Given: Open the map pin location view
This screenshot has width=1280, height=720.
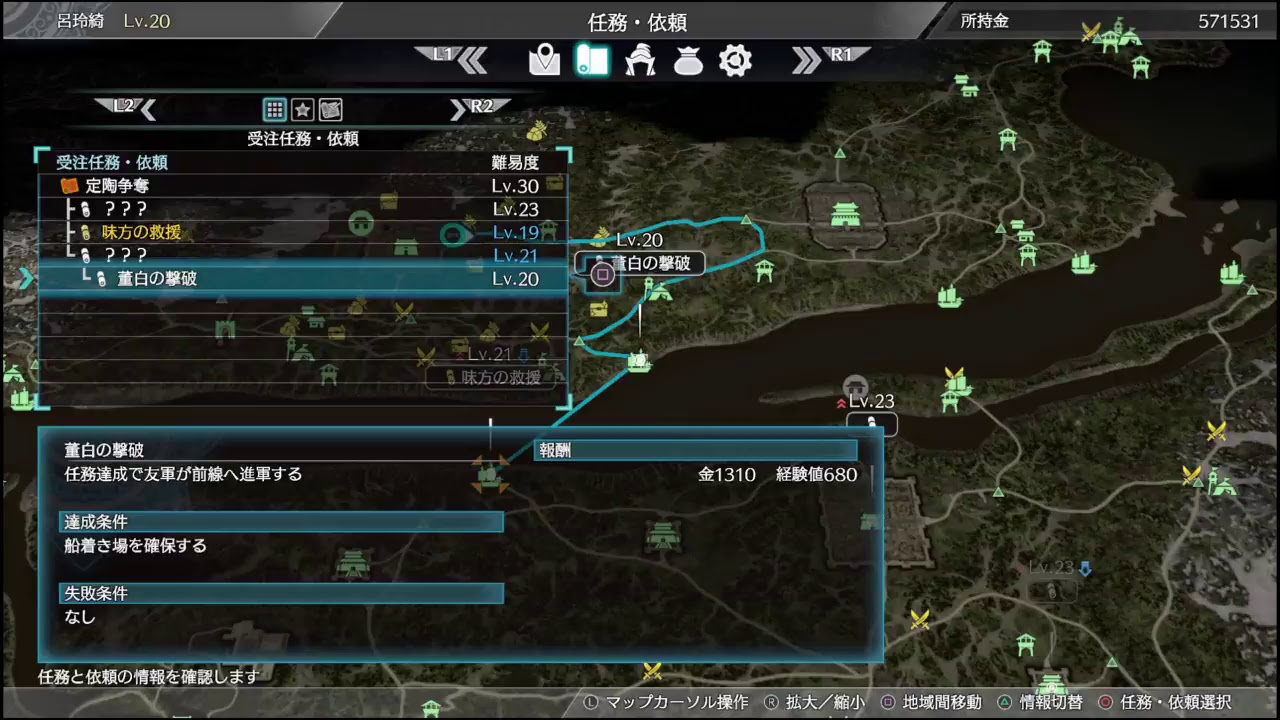Looking at the screenshot, I should 544,61.
